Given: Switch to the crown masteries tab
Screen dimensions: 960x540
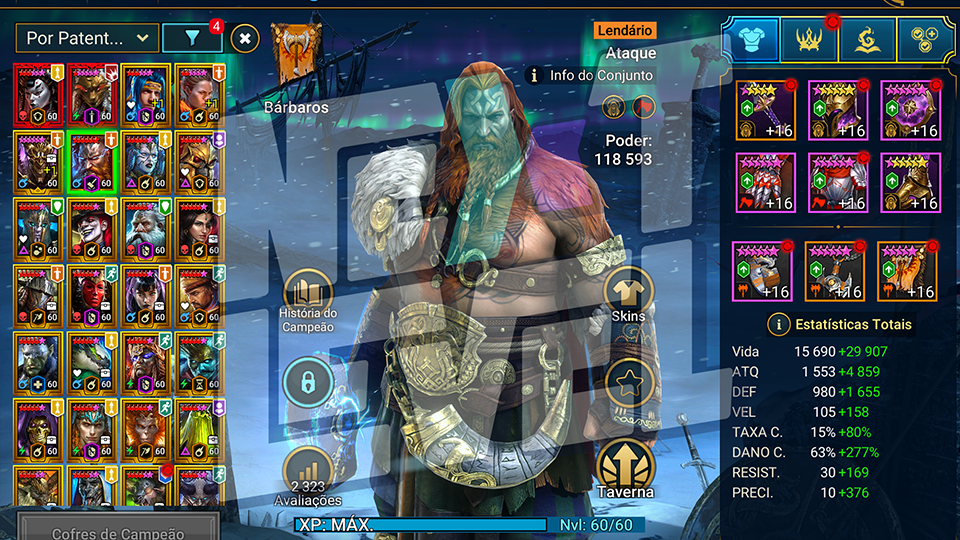Looking at the screenshot, I should (810, 38).
